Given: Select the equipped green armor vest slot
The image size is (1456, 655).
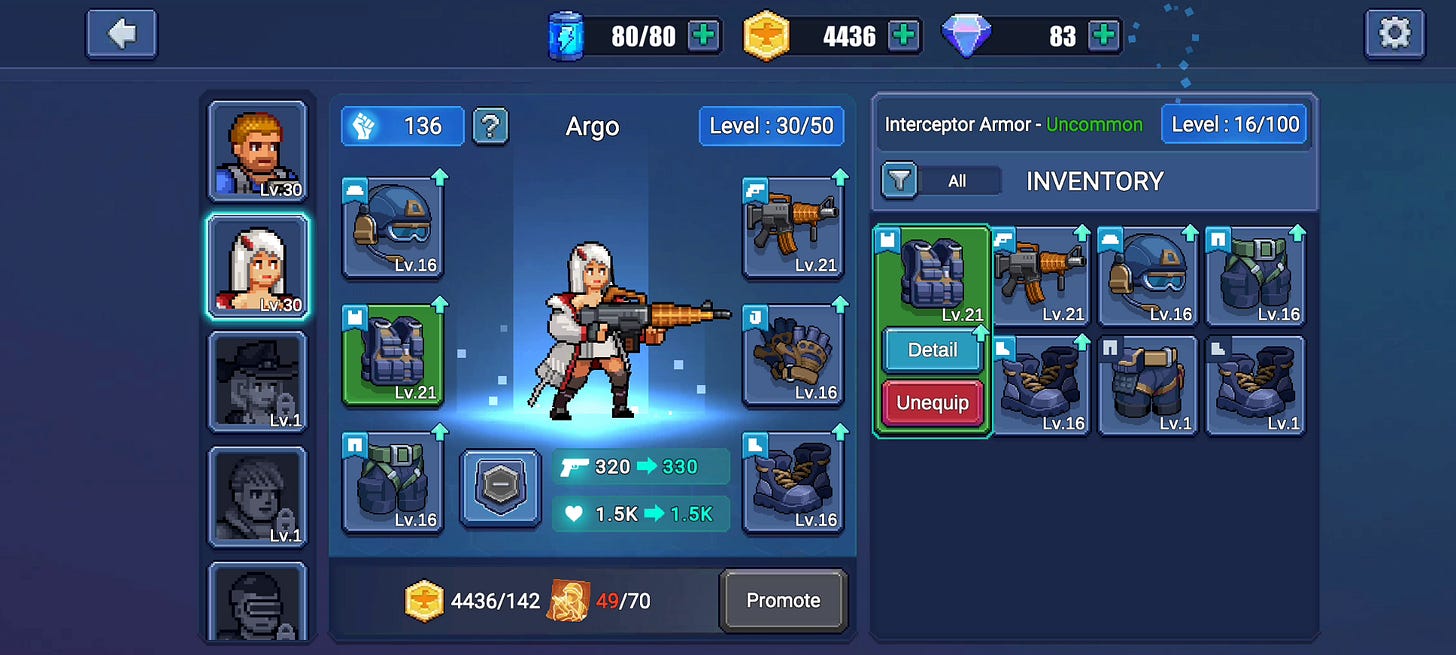Looking at the screenshot, I should pos(393,355).
